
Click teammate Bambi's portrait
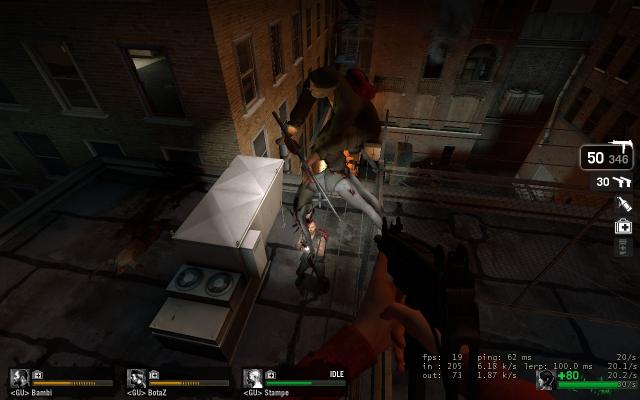19,378
